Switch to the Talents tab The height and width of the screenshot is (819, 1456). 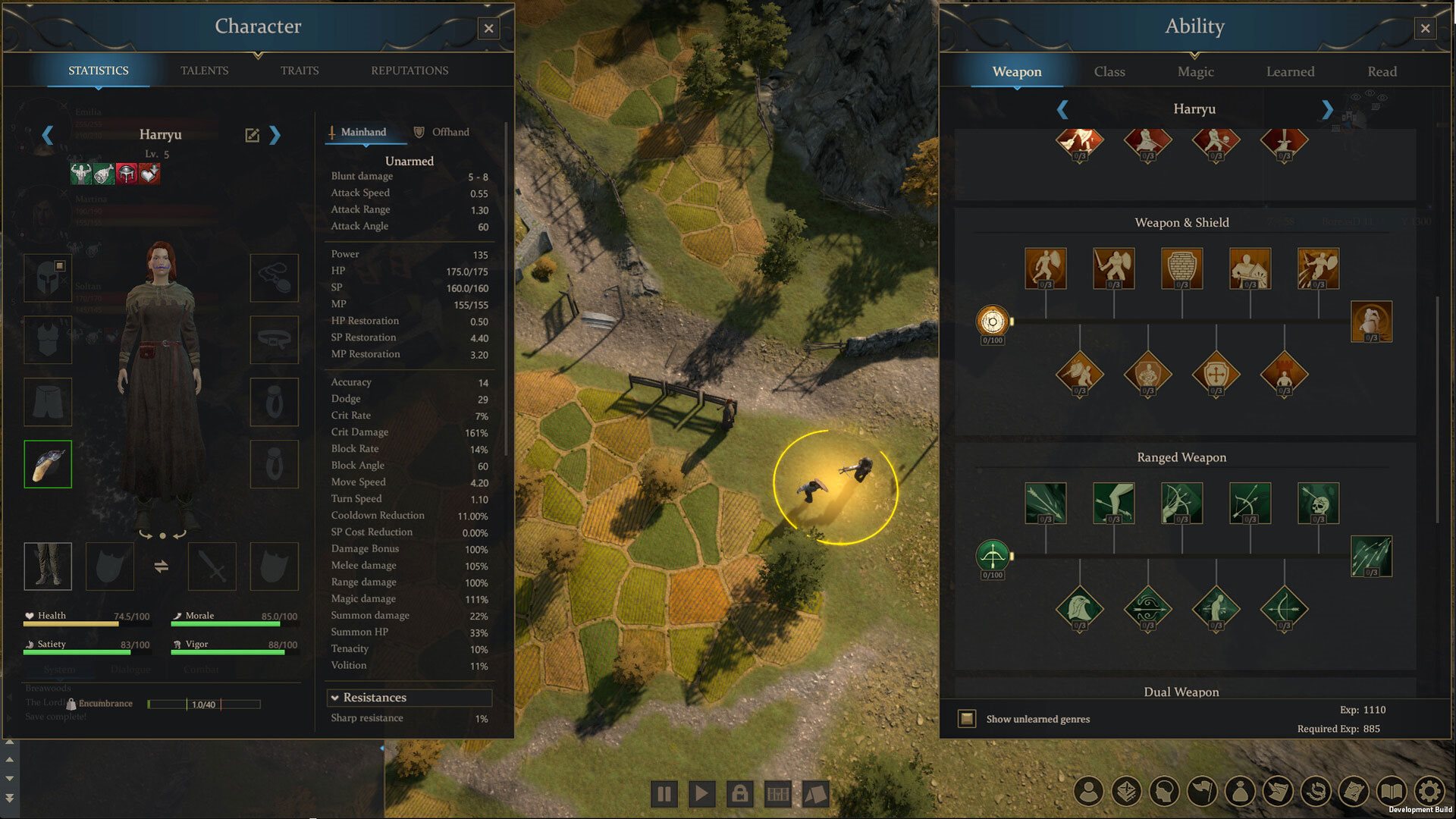pos(204,71)
